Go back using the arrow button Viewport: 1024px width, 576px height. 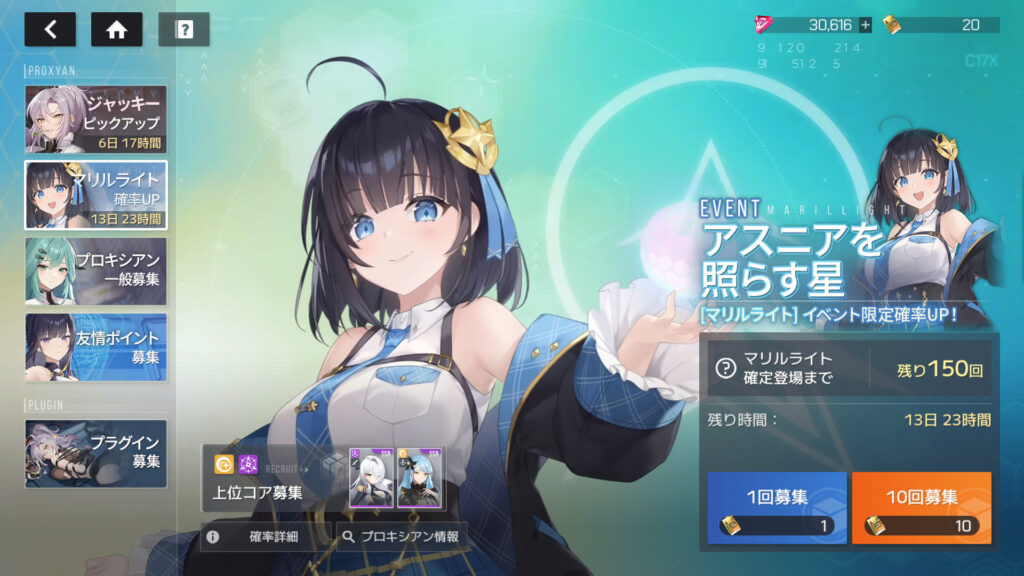[x=50, y=29]
